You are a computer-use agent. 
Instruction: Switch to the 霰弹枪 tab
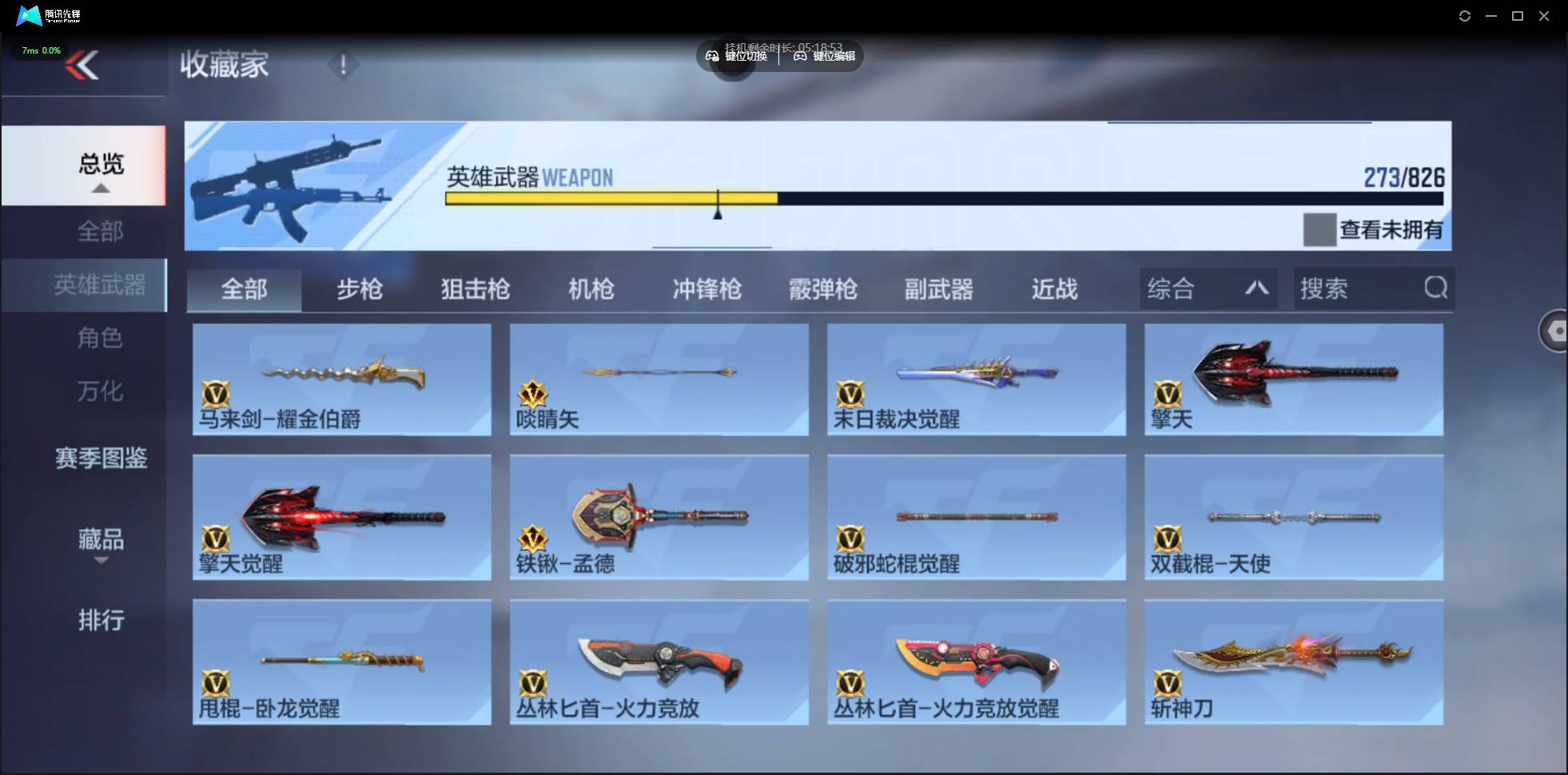coord(821,289)
